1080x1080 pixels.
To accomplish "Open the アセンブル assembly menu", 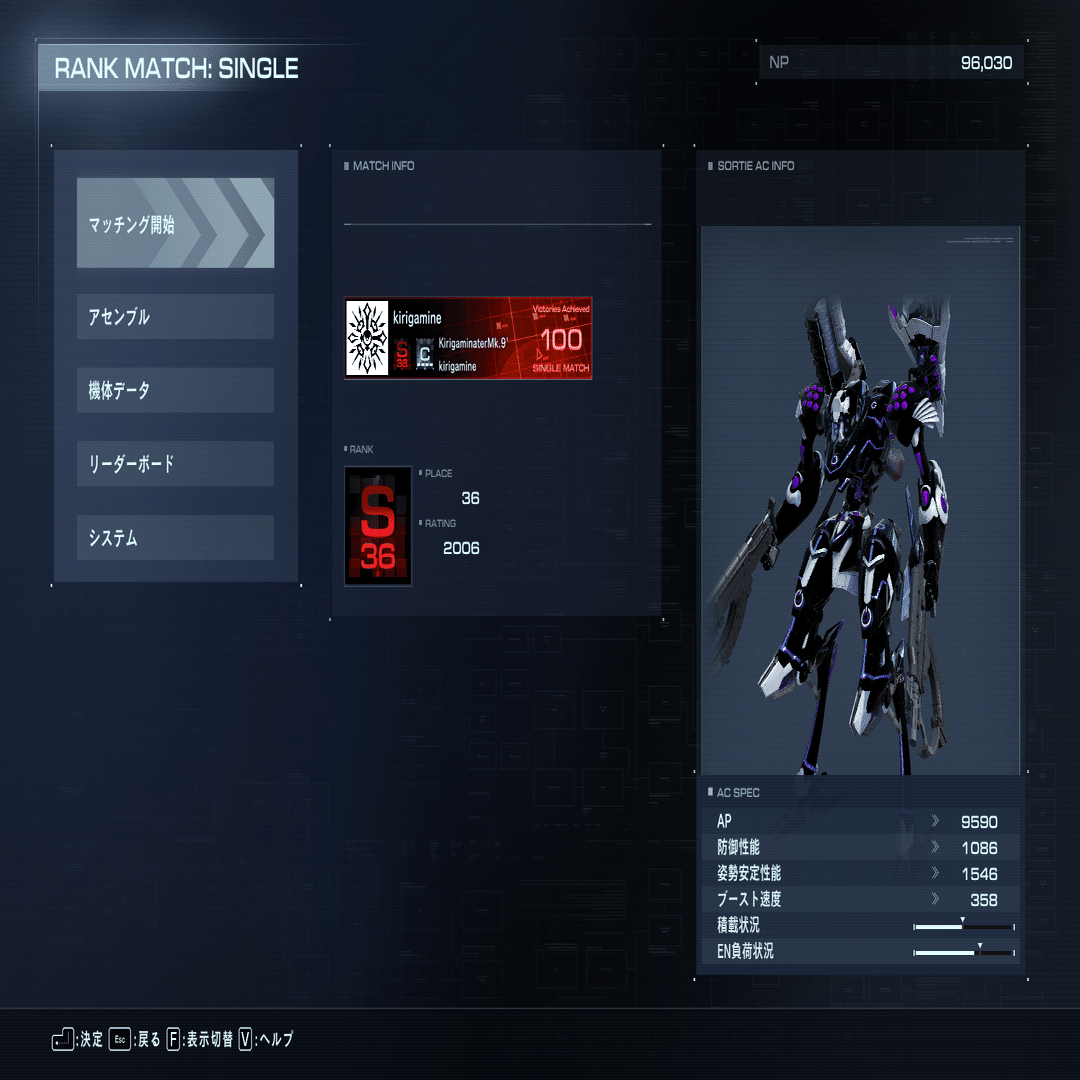I will coord(175,316).
